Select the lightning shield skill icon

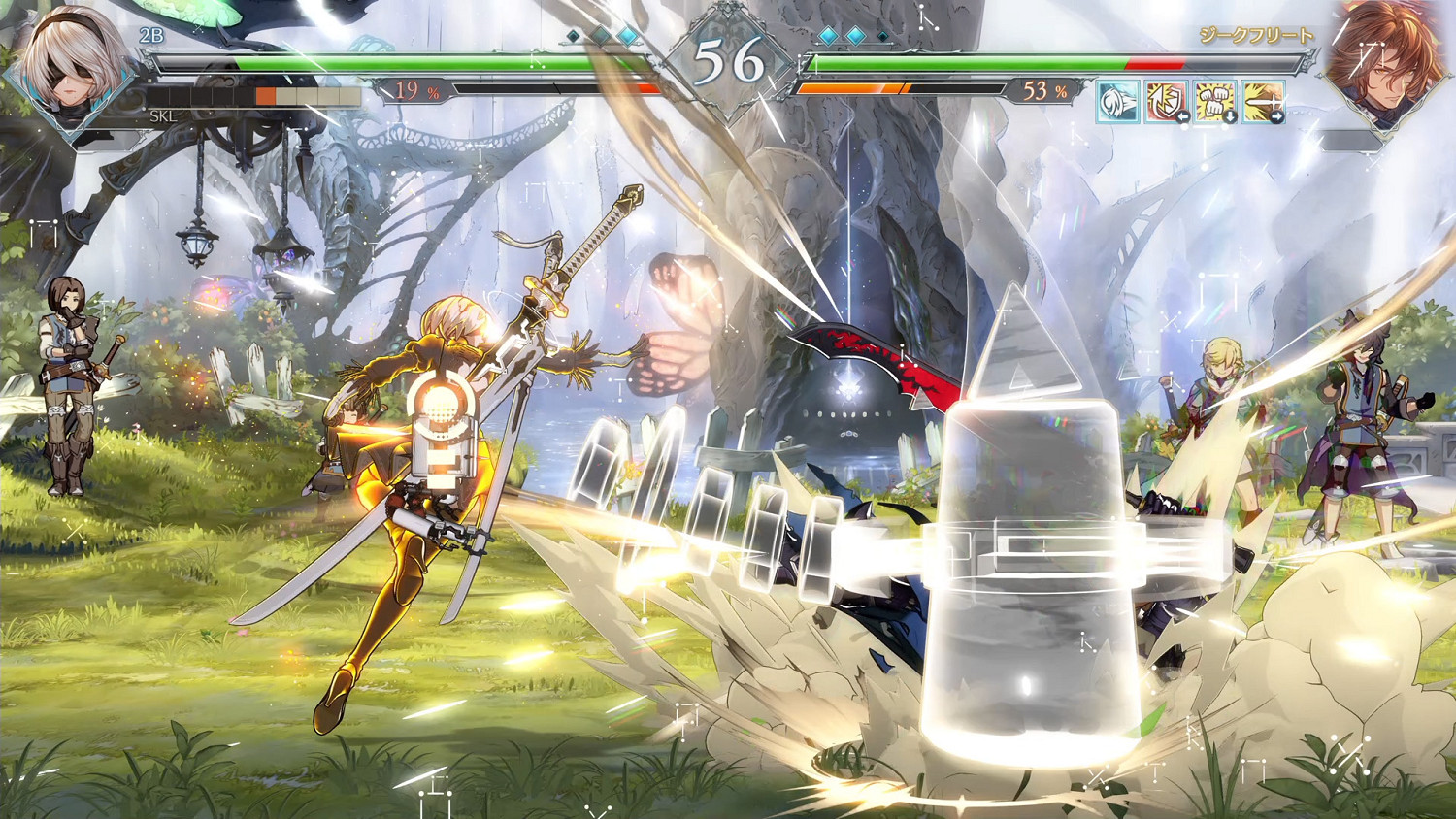[1165, 100]
